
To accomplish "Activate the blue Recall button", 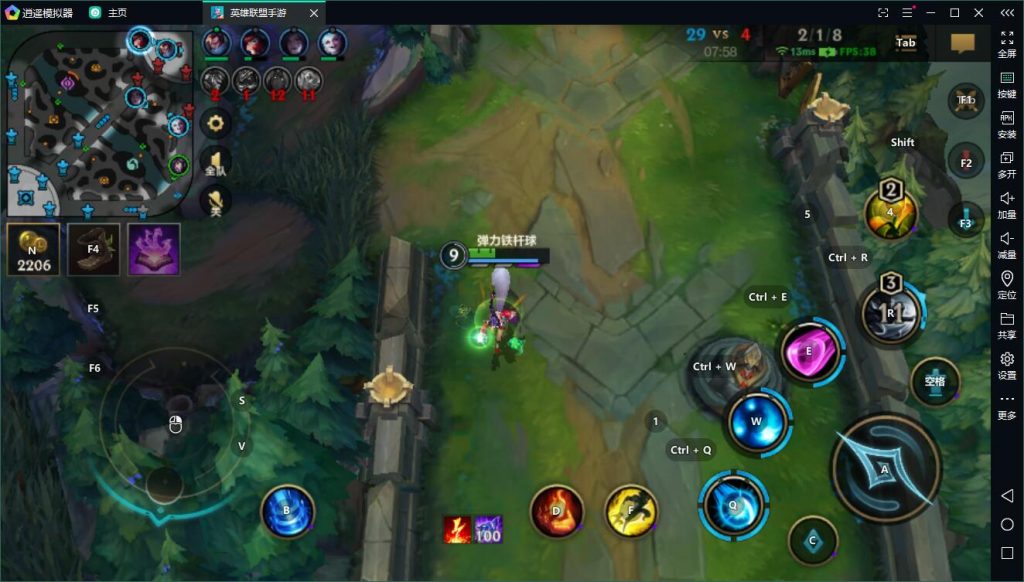I will point(287,511).
